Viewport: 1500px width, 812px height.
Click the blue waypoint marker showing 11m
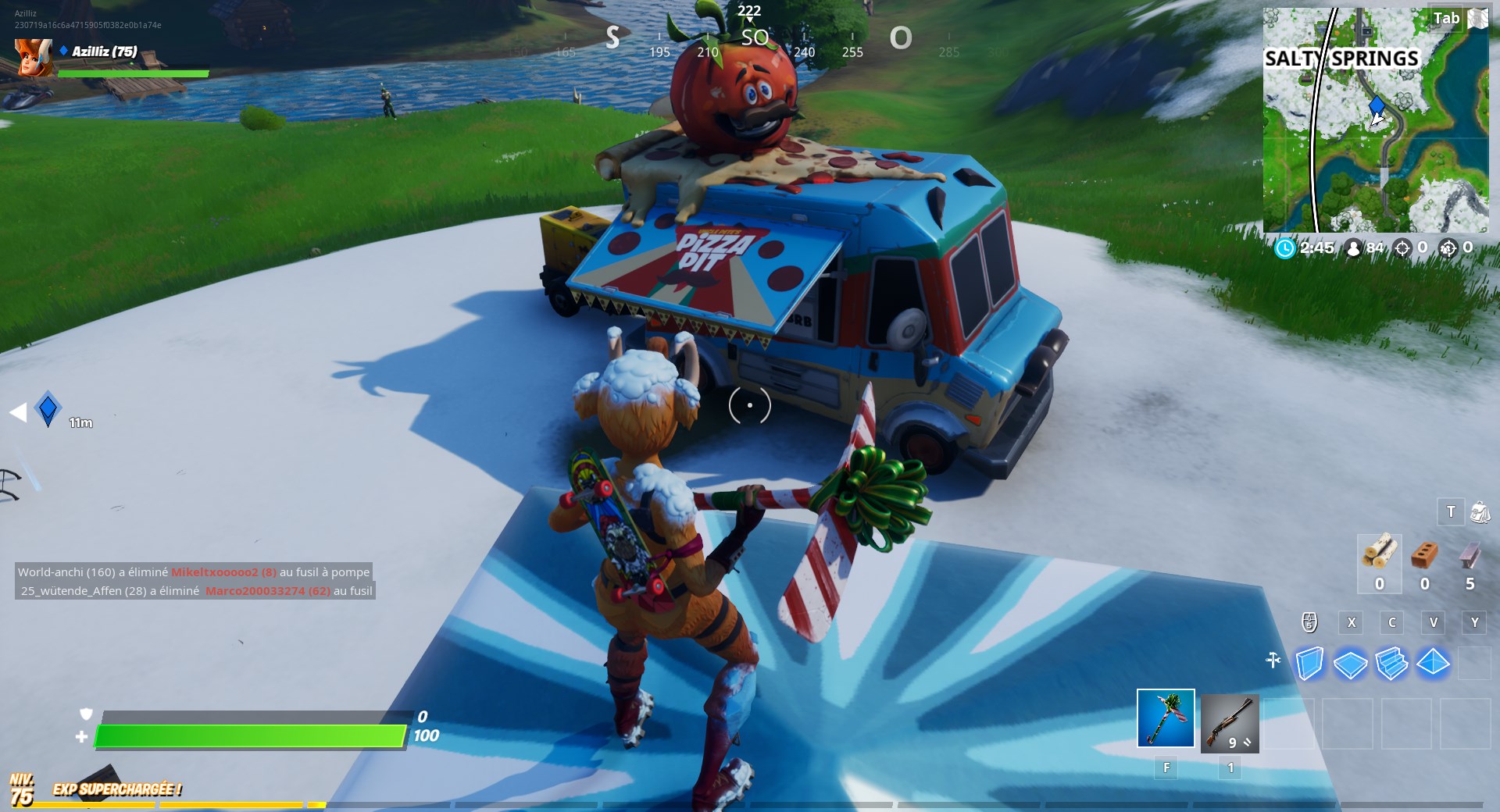click(46, 407)
